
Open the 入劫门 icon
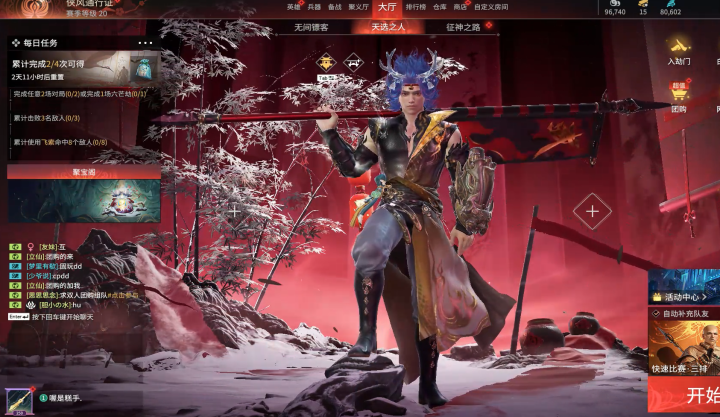(679, 50)
